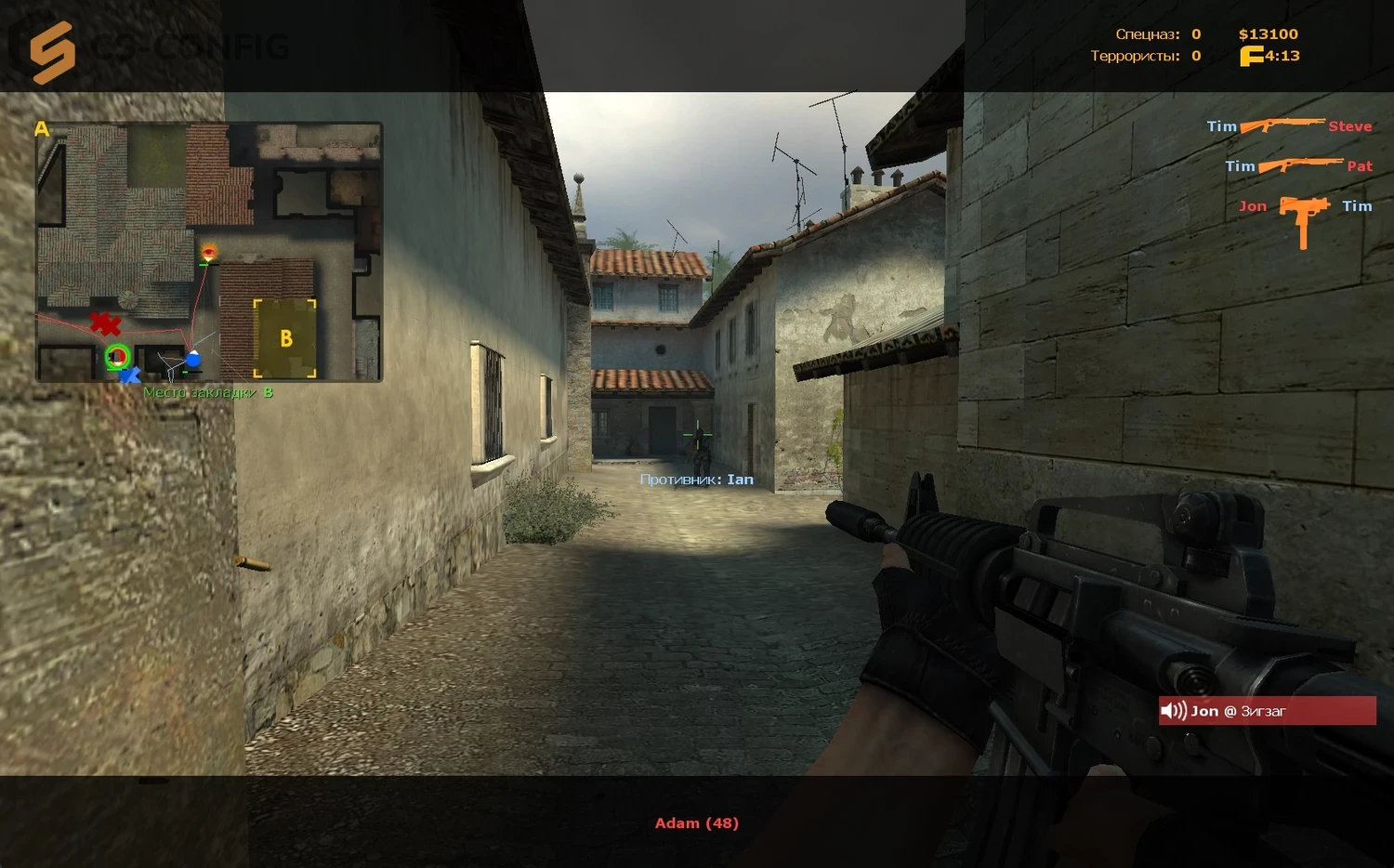The width and height of the screenshot is (1394, 868).
Task: Click the kill feed row Tim killed Pat
Action: pyautogui.click(x=1297, y=165)
